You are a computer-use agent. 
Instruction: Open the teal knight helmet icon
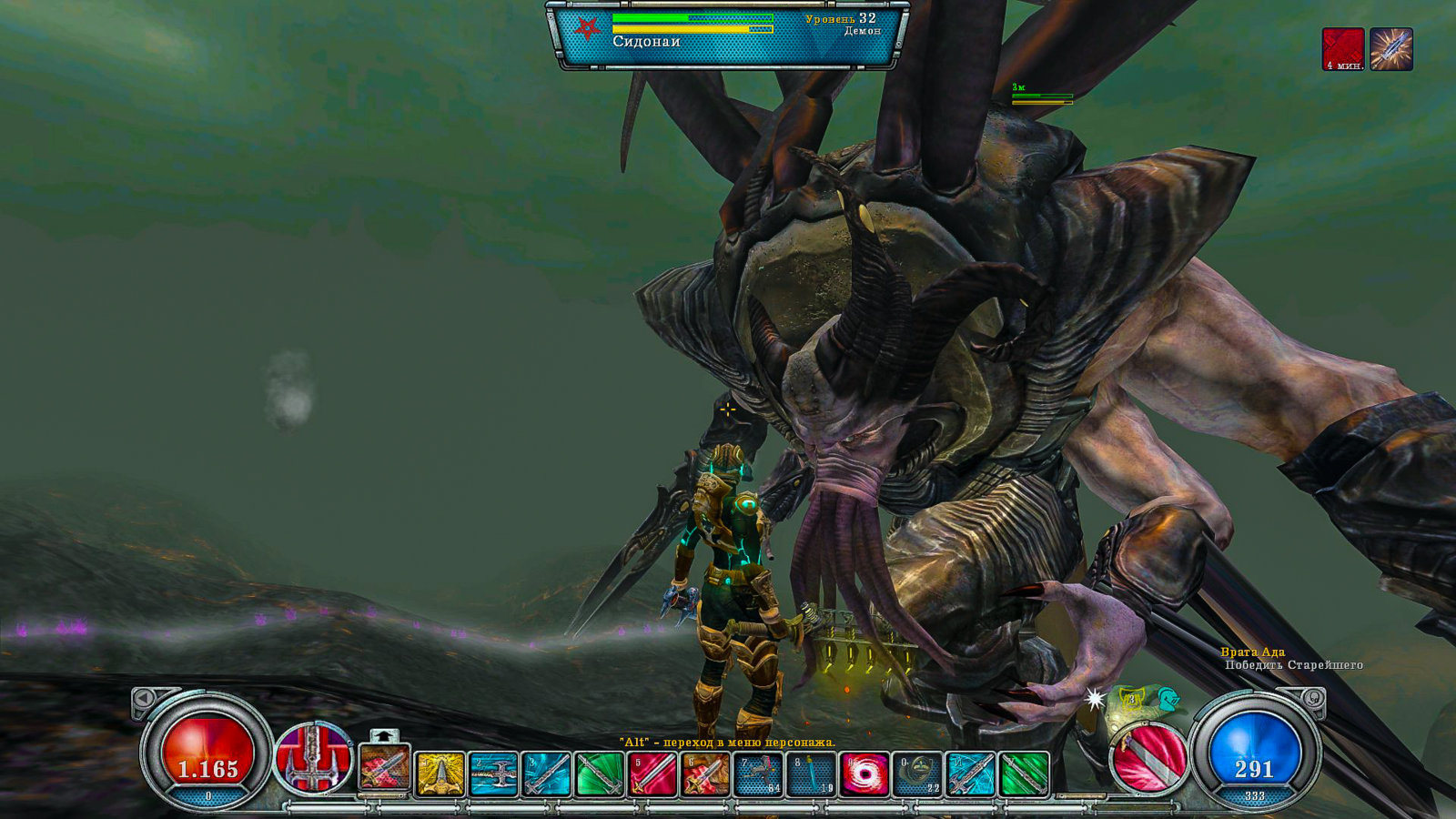1168,700
